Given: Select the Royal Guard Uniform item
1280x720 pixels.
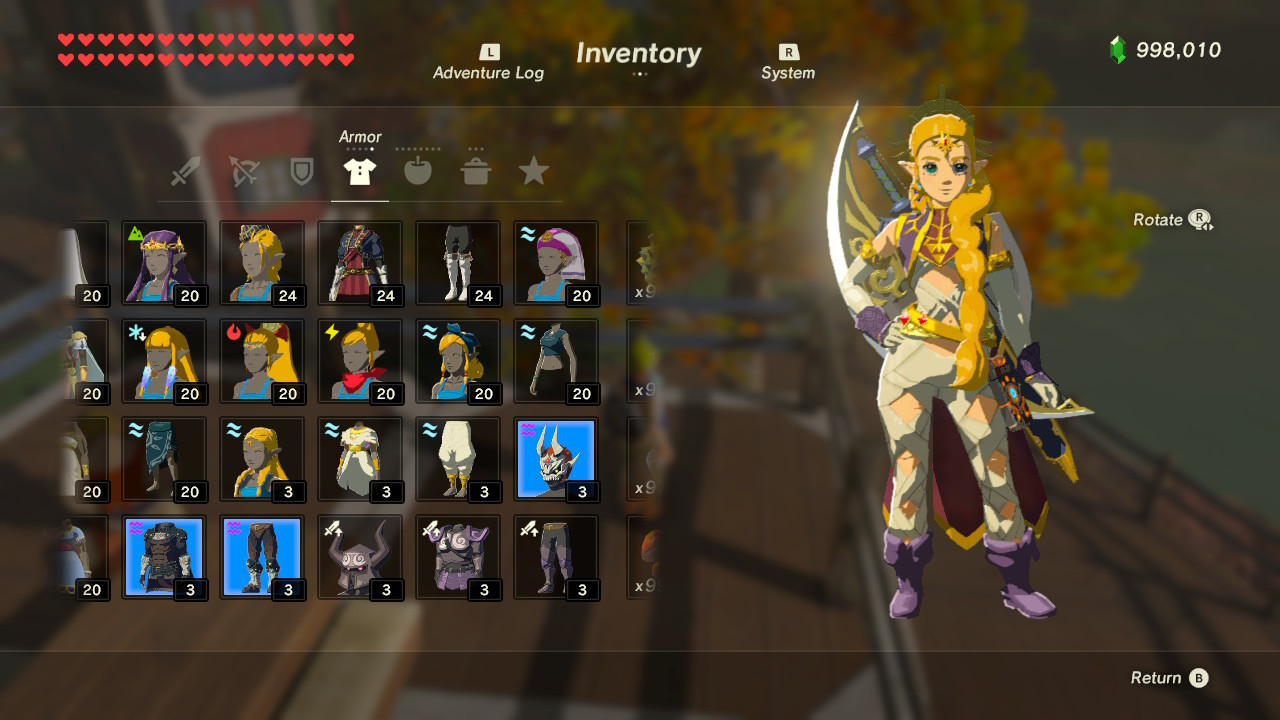Looking at the screenshot, I should 360,262.
